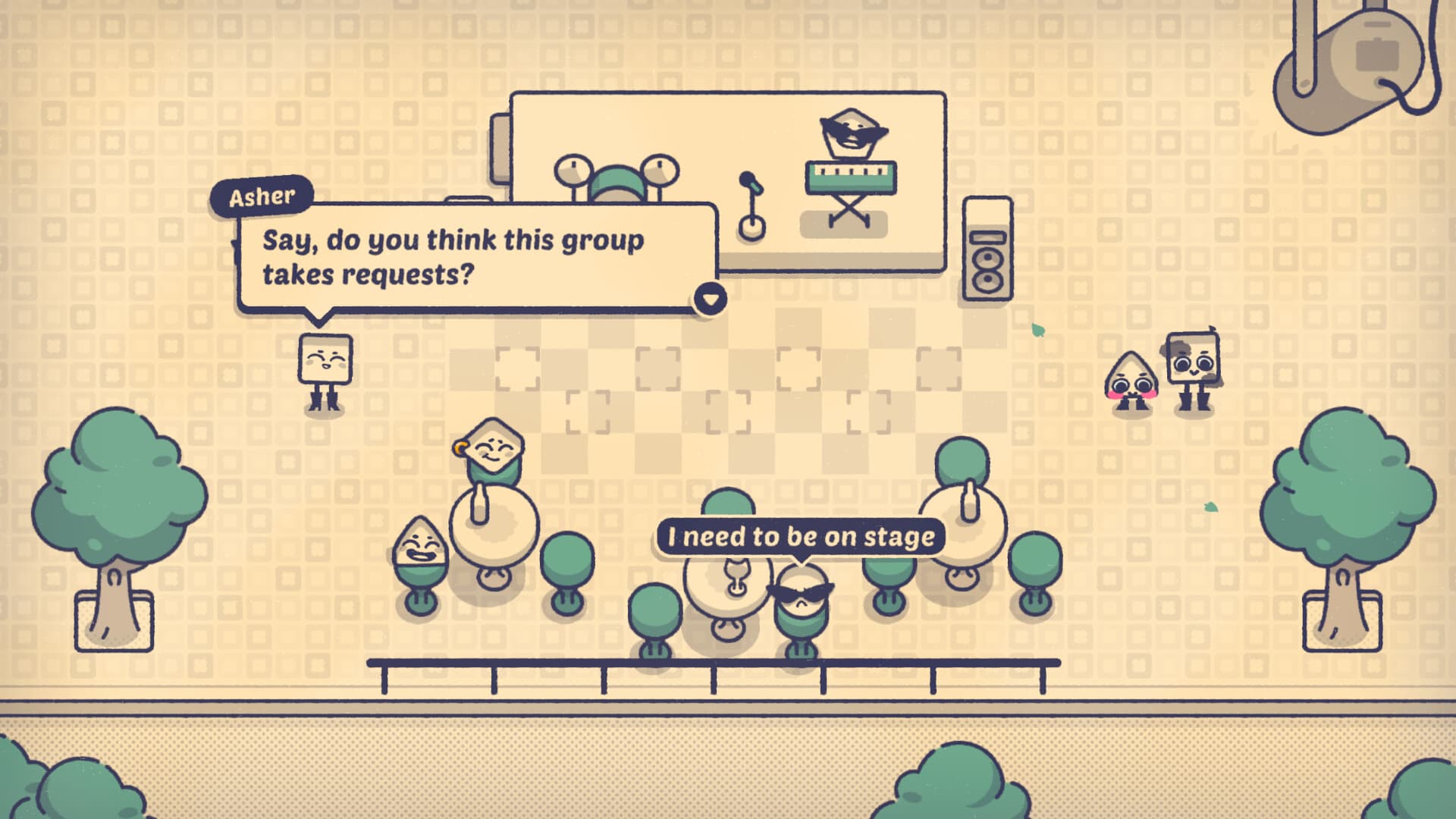Click the "I need to be on stage" speech bubble

[x=800, y=537]
